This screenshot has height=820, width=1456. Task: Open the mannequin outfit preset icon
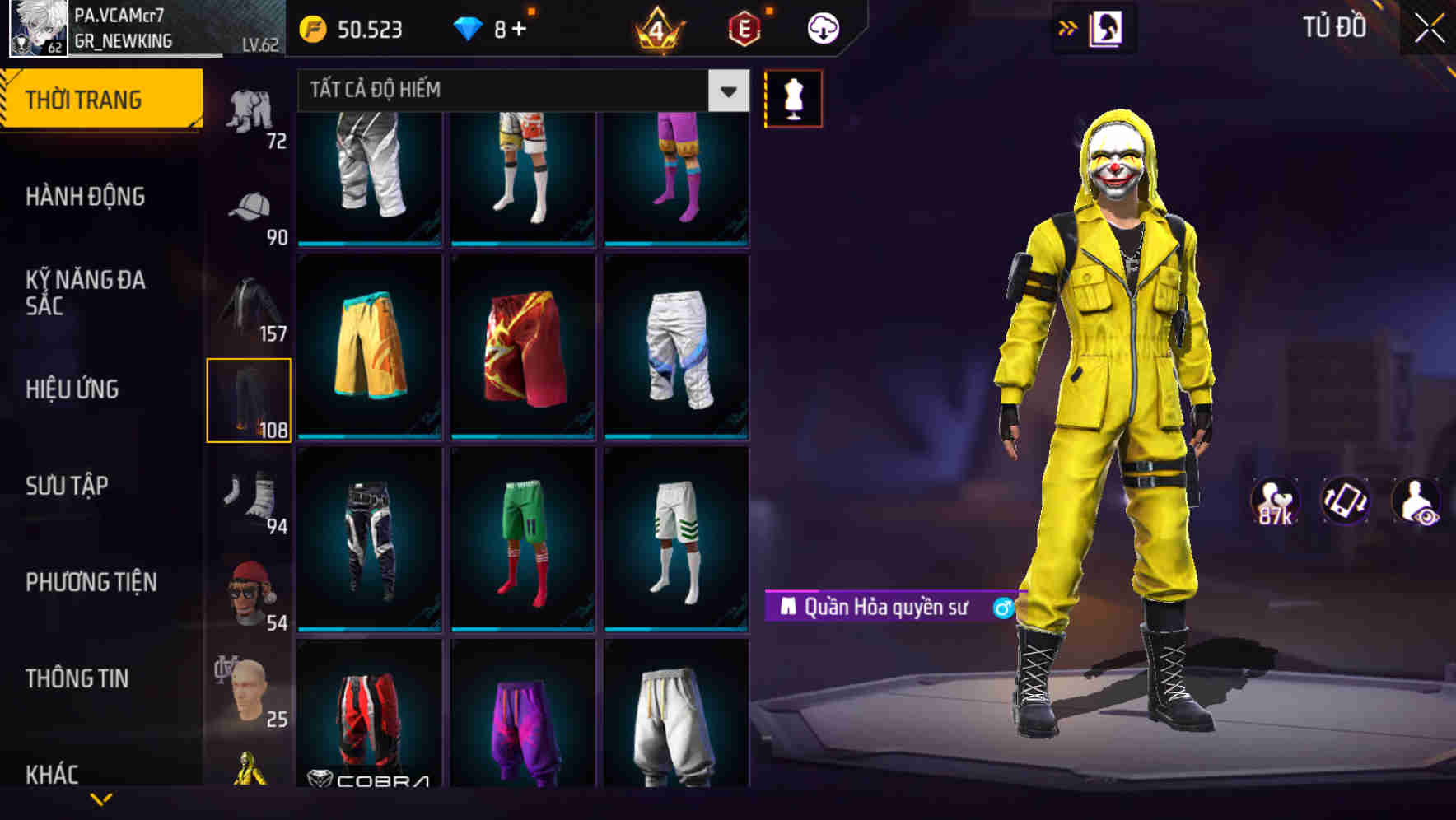pos(793,97)
